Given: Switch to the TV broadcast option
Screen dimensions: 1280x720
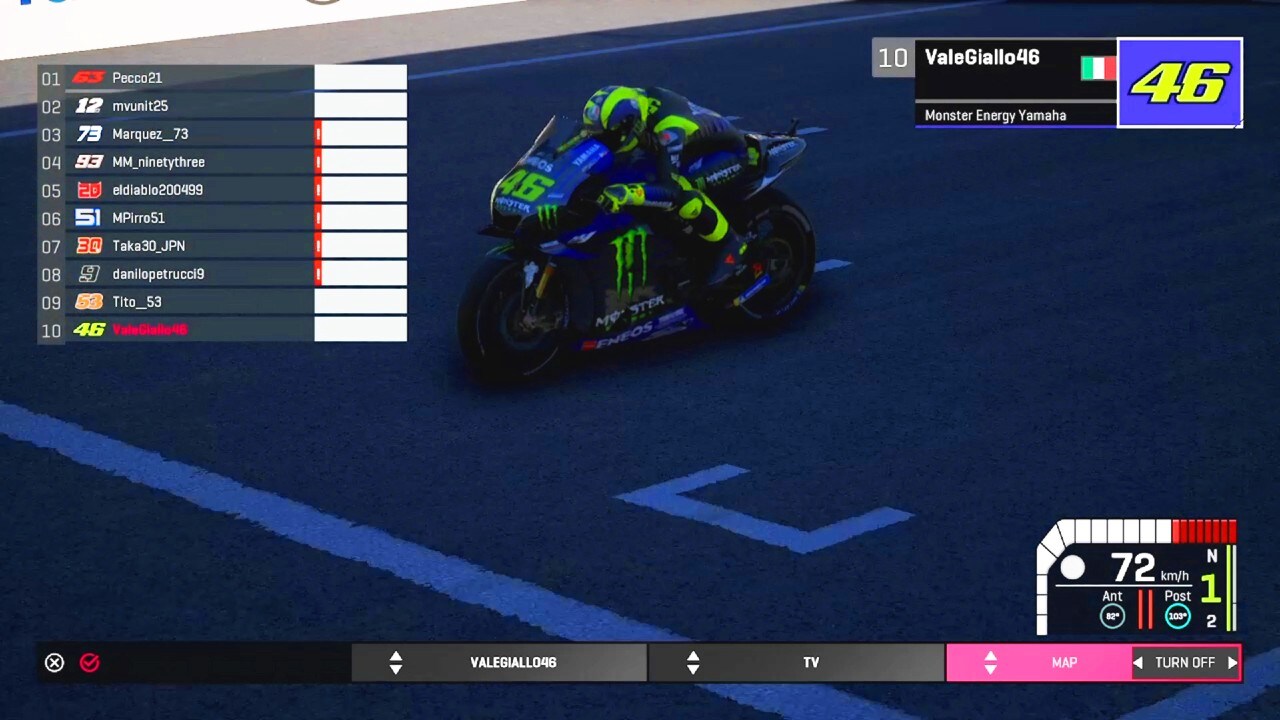Looking at the screenshot, I should point(811,662).
